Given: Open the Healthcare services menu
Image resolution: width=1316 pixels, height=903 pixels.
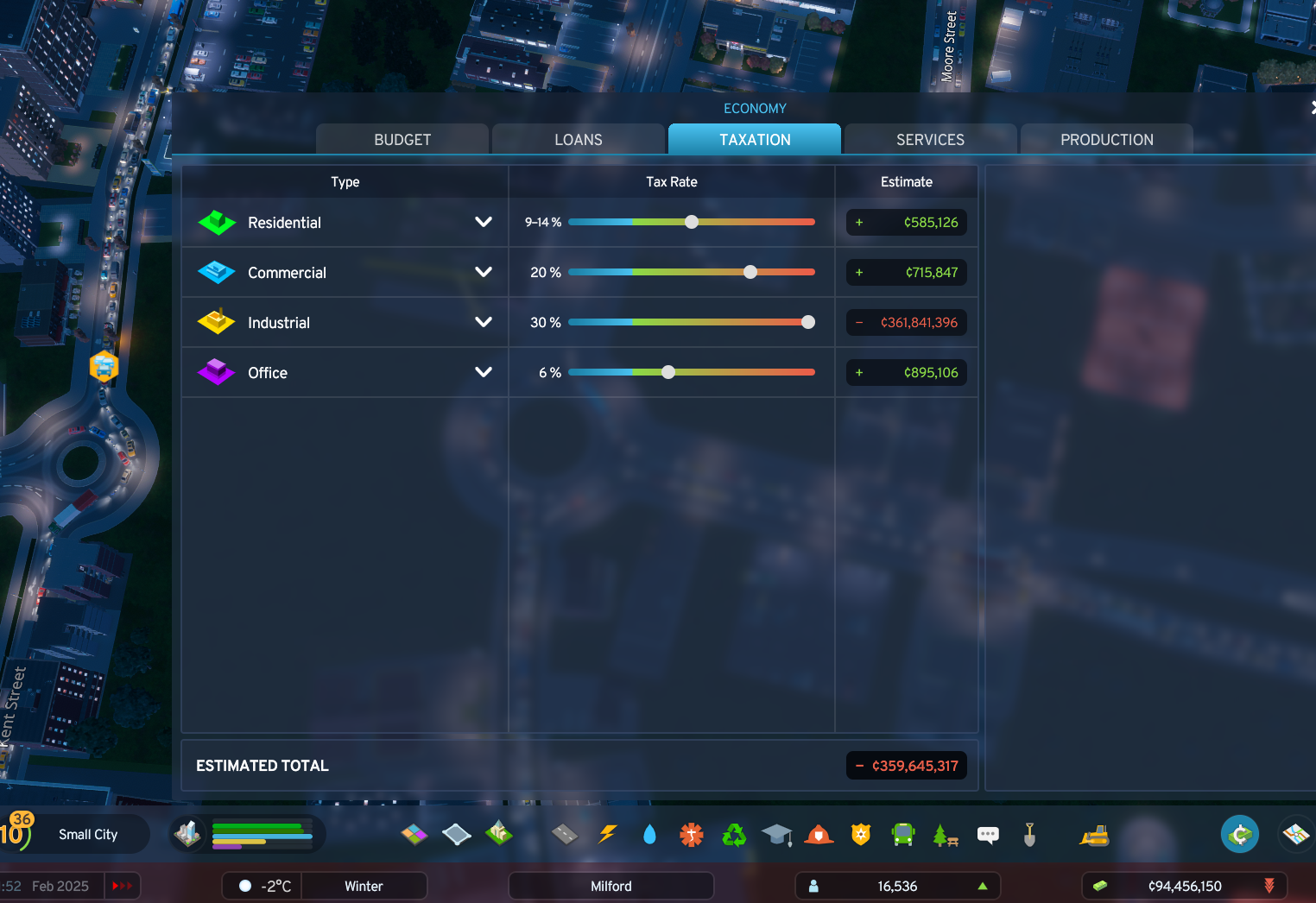Looking at the screenshot, I should pyautogui.click(x=691, y=834).
